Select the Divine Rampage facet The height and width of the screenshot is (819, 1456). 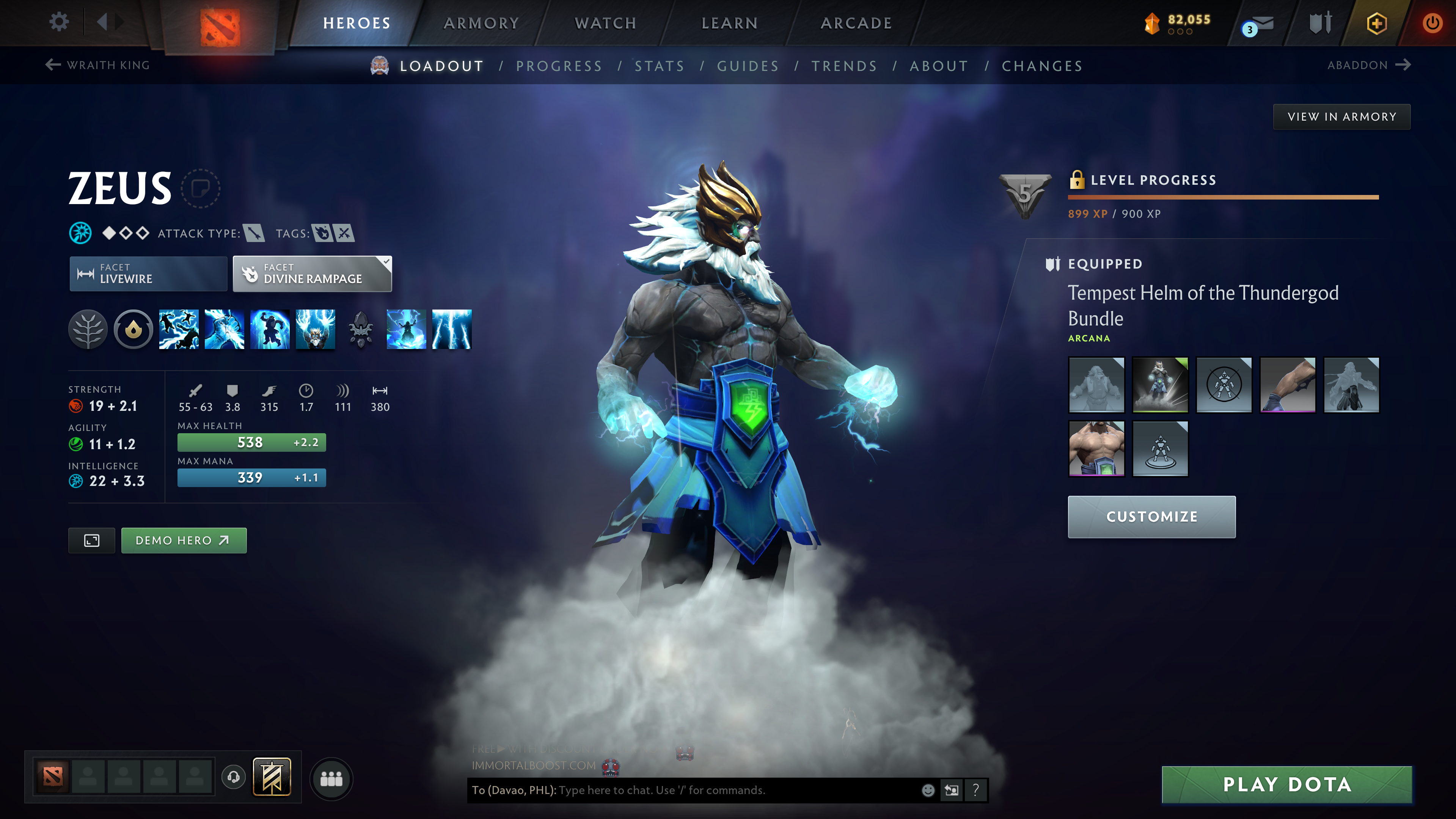tap(312, 274)
